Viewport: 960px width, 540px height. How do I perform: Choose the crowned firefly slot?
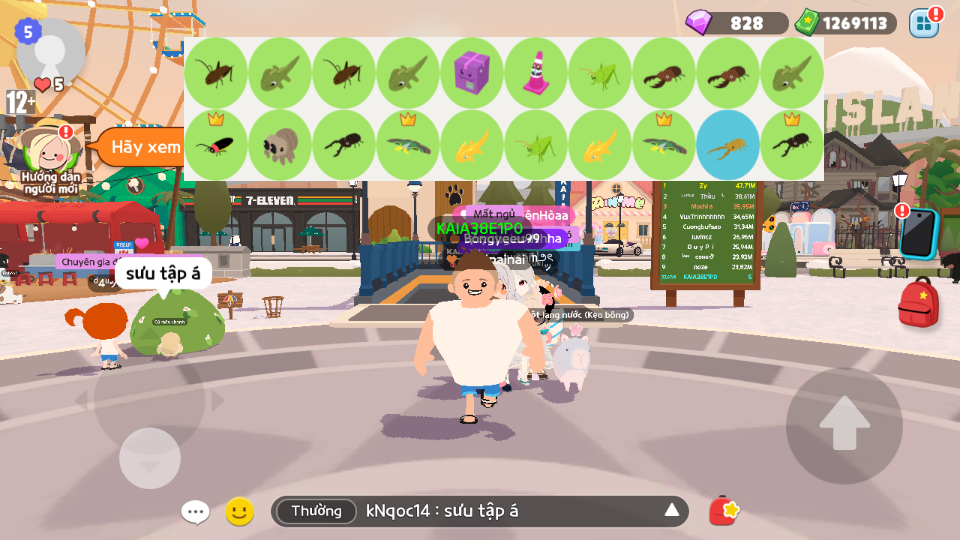pyautogui.click(x=216, y=146)
